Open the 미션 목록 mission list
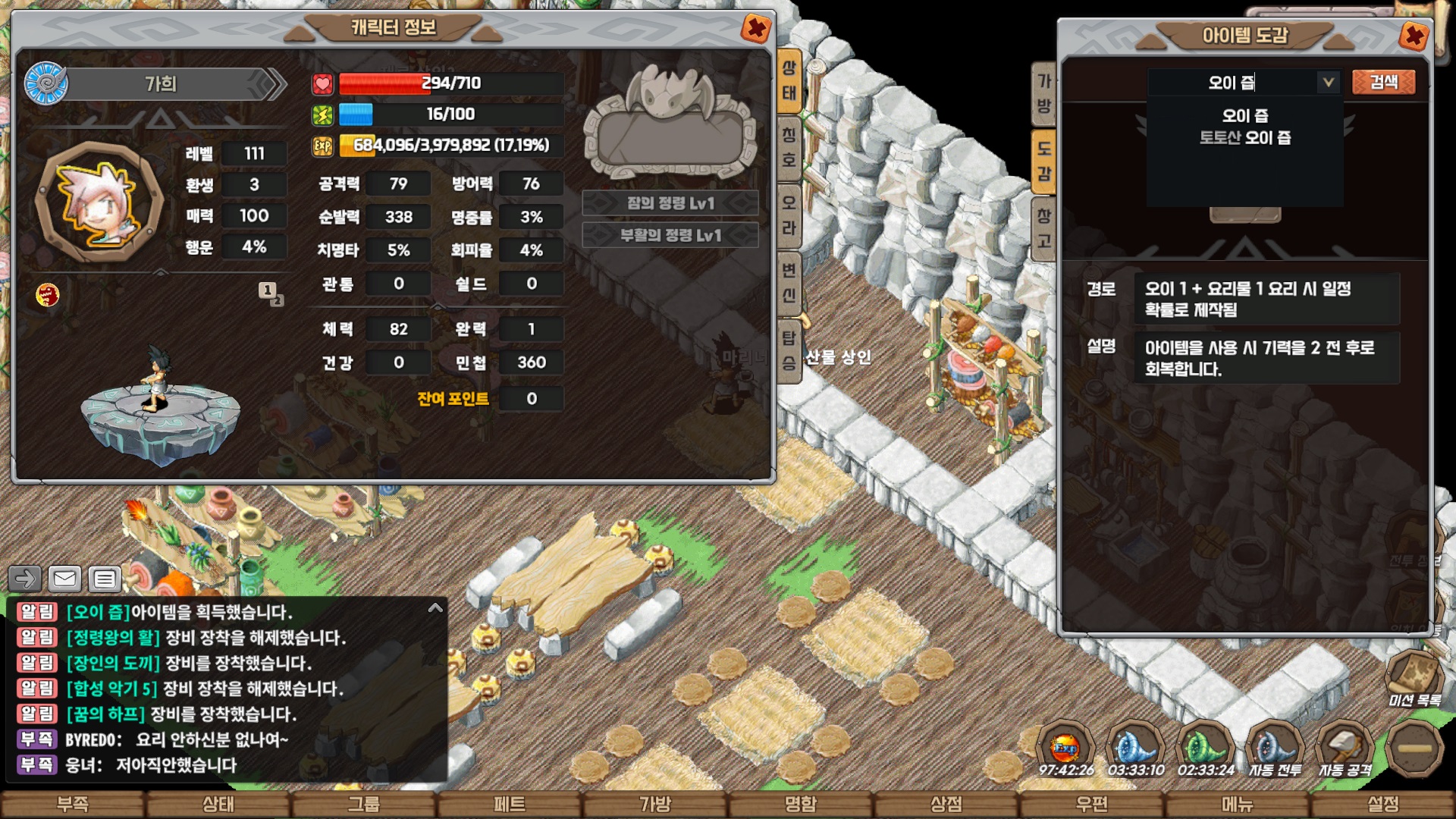 tap(1414, 679)
